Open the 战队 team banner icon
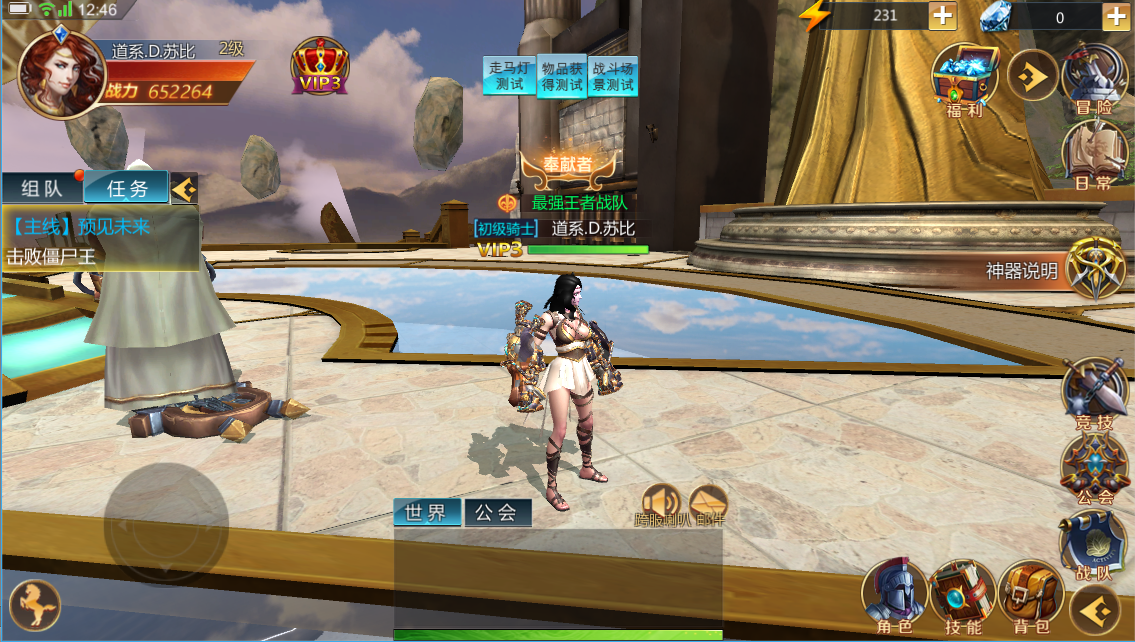This screenshot has width=1135, height=642. (x=1092, y=546)
